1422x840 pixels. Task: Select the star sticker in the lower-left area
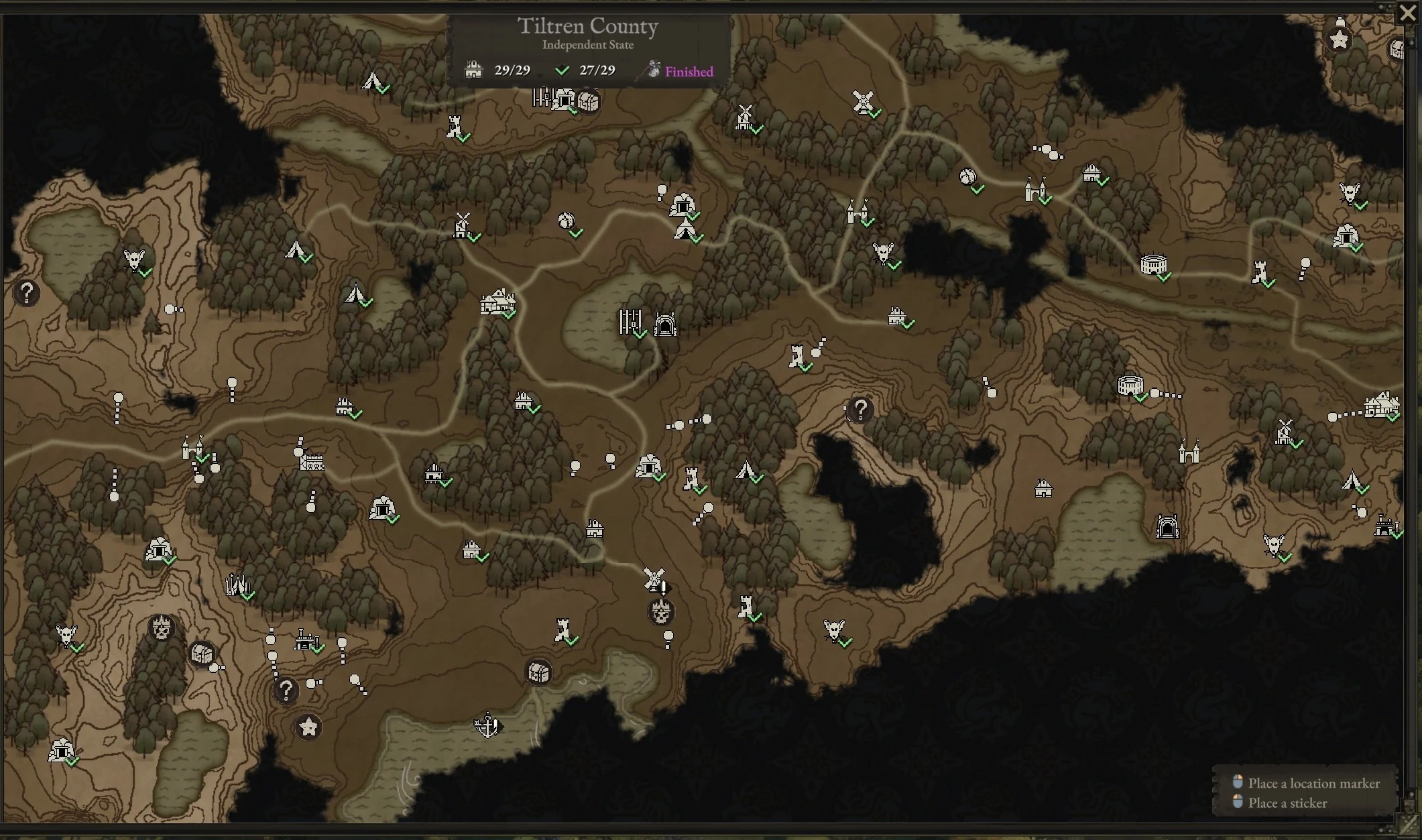coord(307,726)
